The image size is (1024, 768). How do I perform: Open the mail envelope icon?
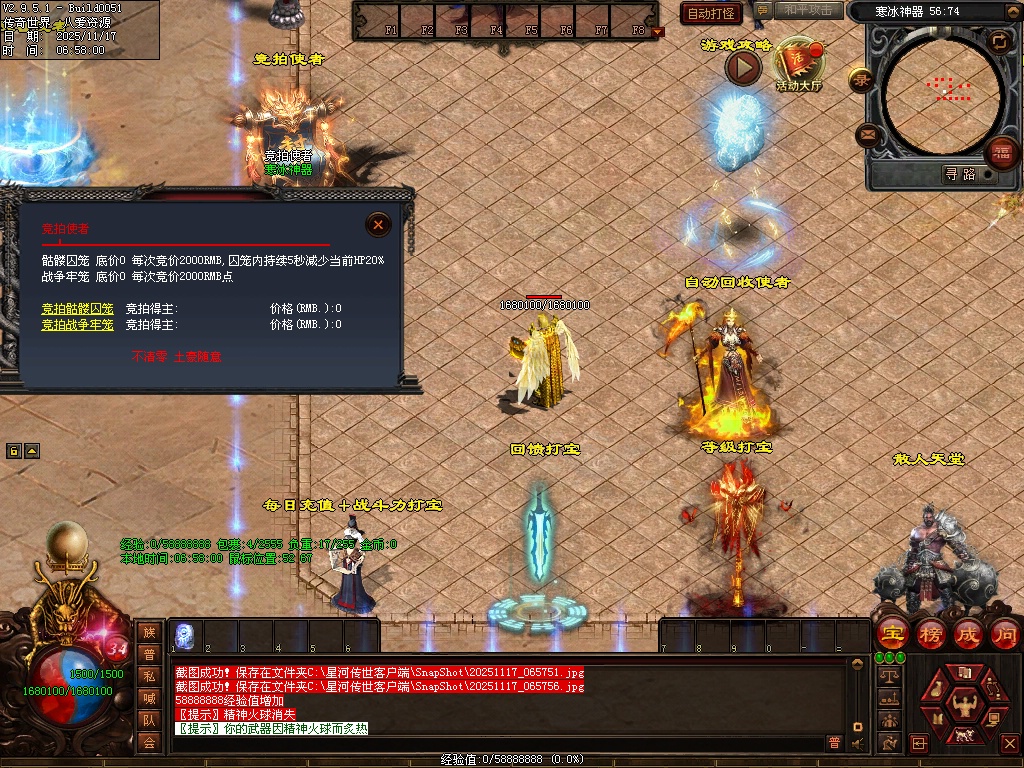pyautogui.click(x=867, y=134)
